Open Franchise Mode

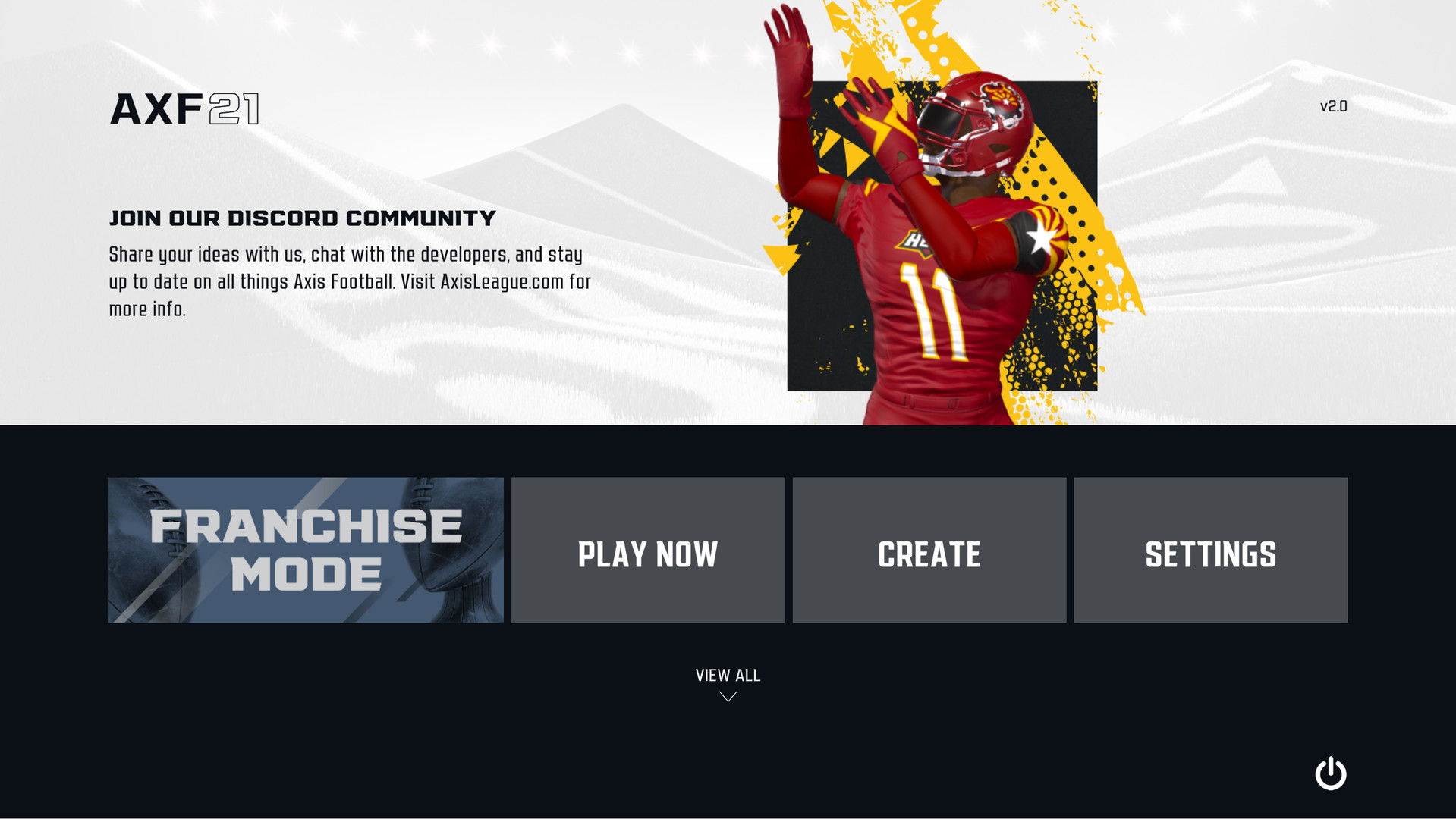[305, 550]
